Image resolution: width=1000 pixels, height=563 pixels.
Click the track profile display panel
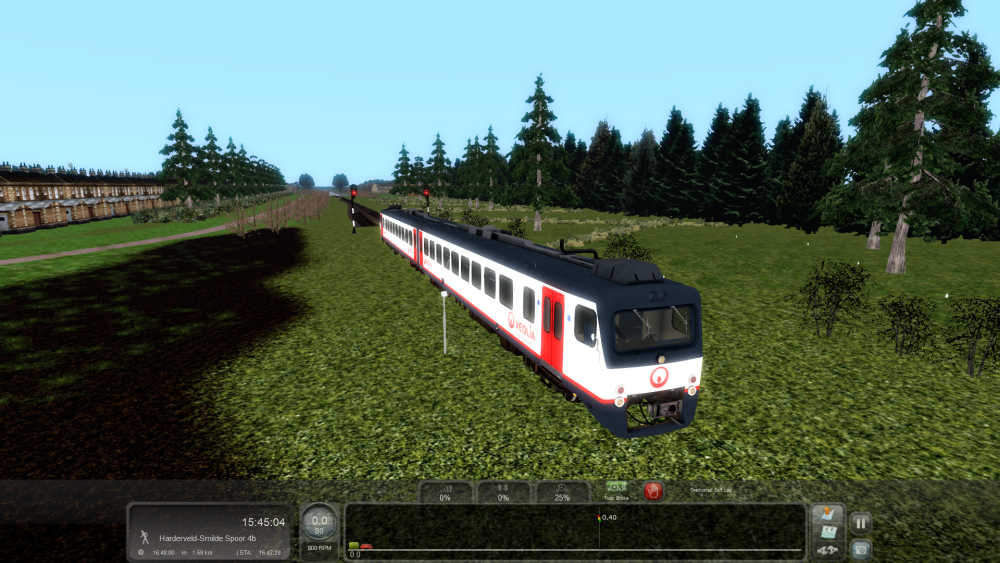coord(575,531)
